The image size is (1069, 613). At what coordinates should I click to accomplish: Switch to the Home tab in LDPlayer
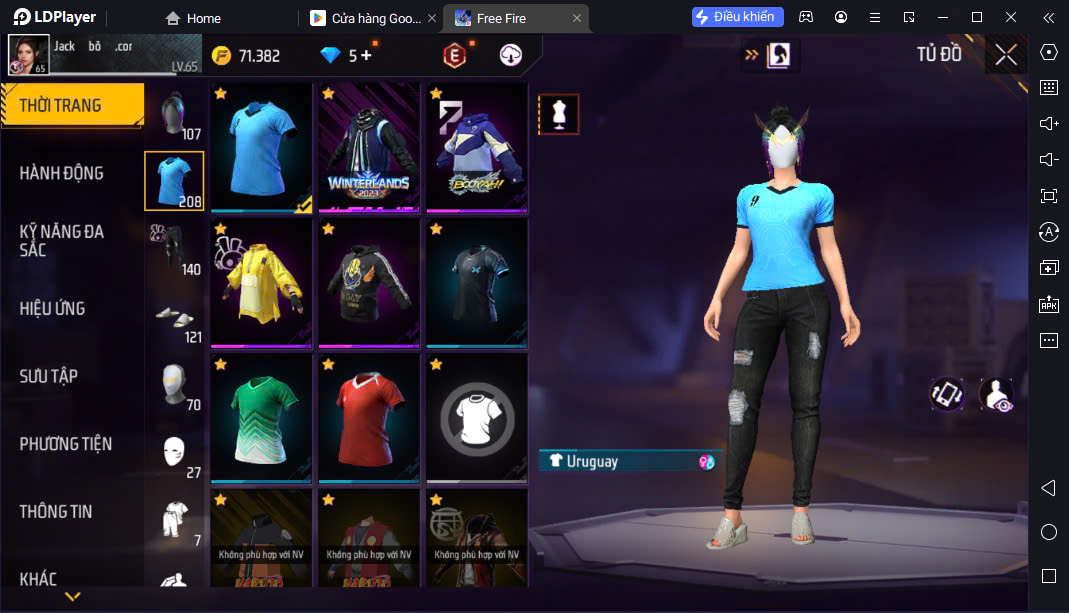click(x=194, y=18)
